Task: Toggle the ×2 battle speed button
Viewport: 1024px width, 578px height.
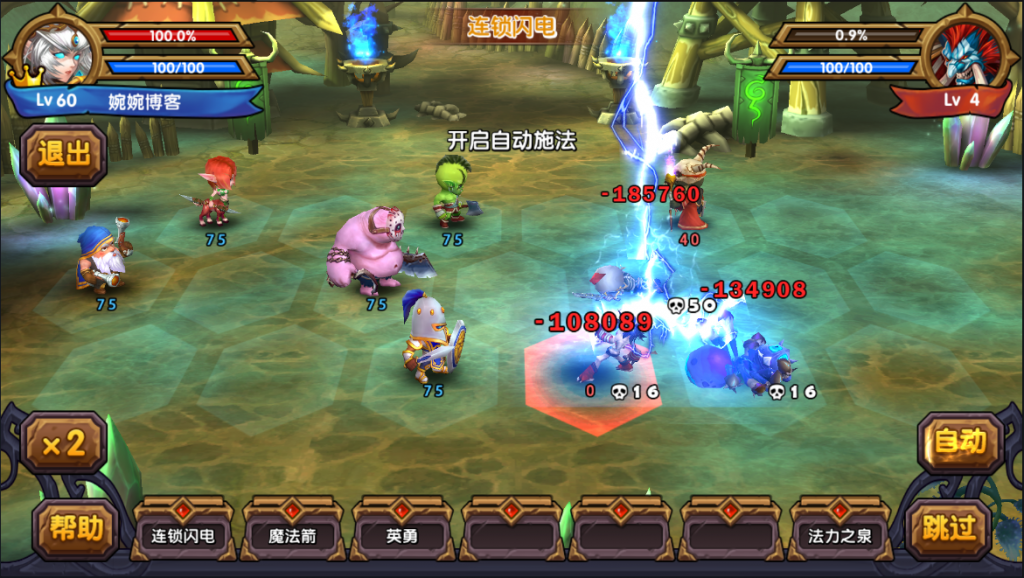Action: pos(62,443)
